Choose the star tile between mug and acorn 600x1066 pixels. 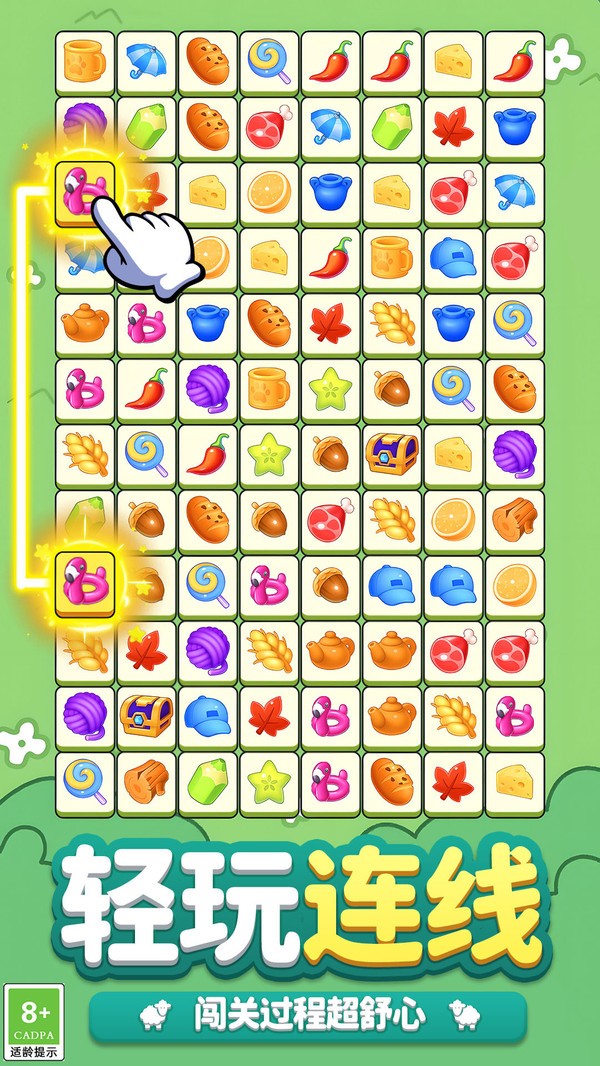coord(330,386)
